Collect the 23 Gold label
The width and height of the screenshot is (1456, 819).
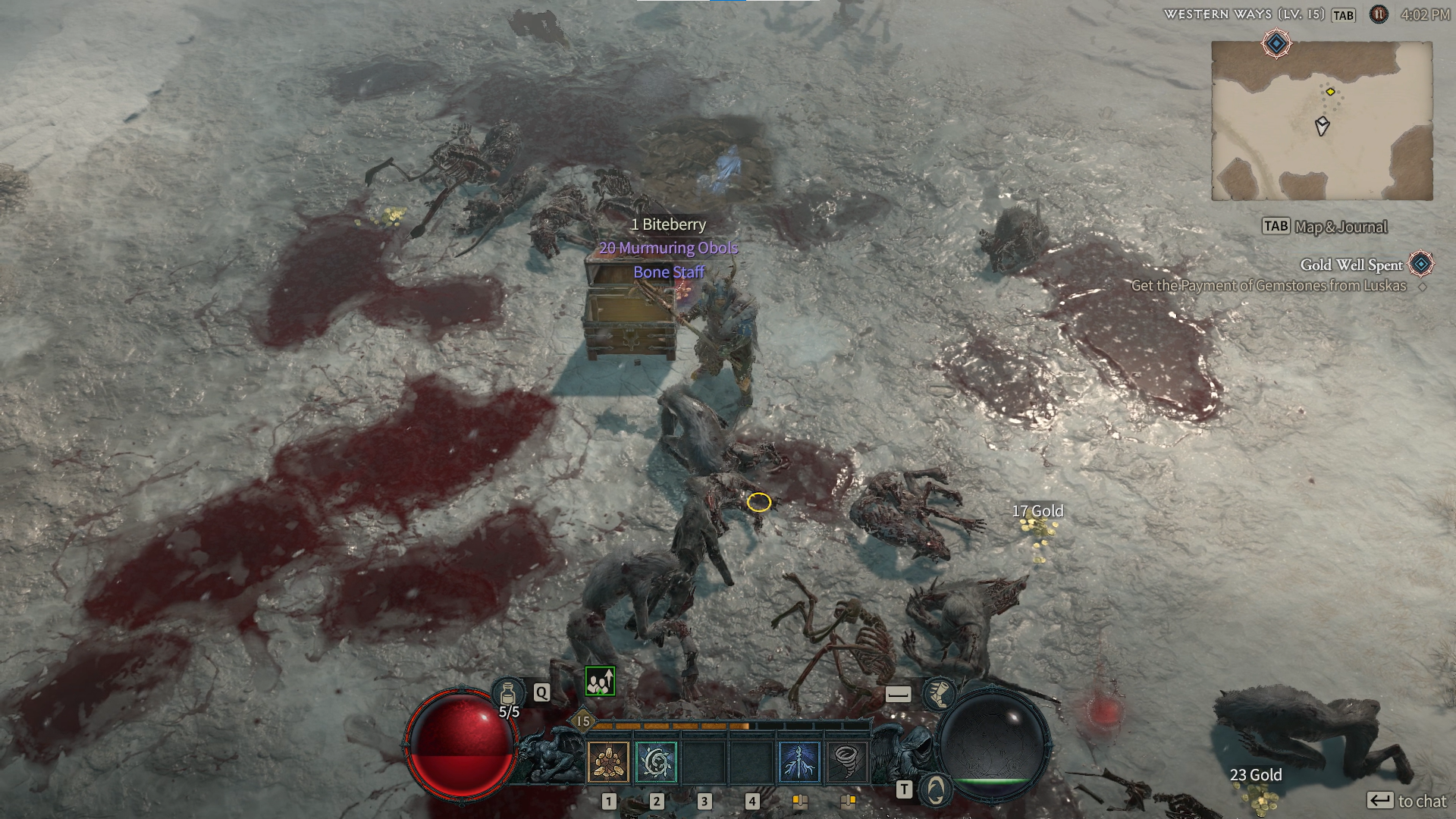pyautogui.click(x=1256, y=775)
